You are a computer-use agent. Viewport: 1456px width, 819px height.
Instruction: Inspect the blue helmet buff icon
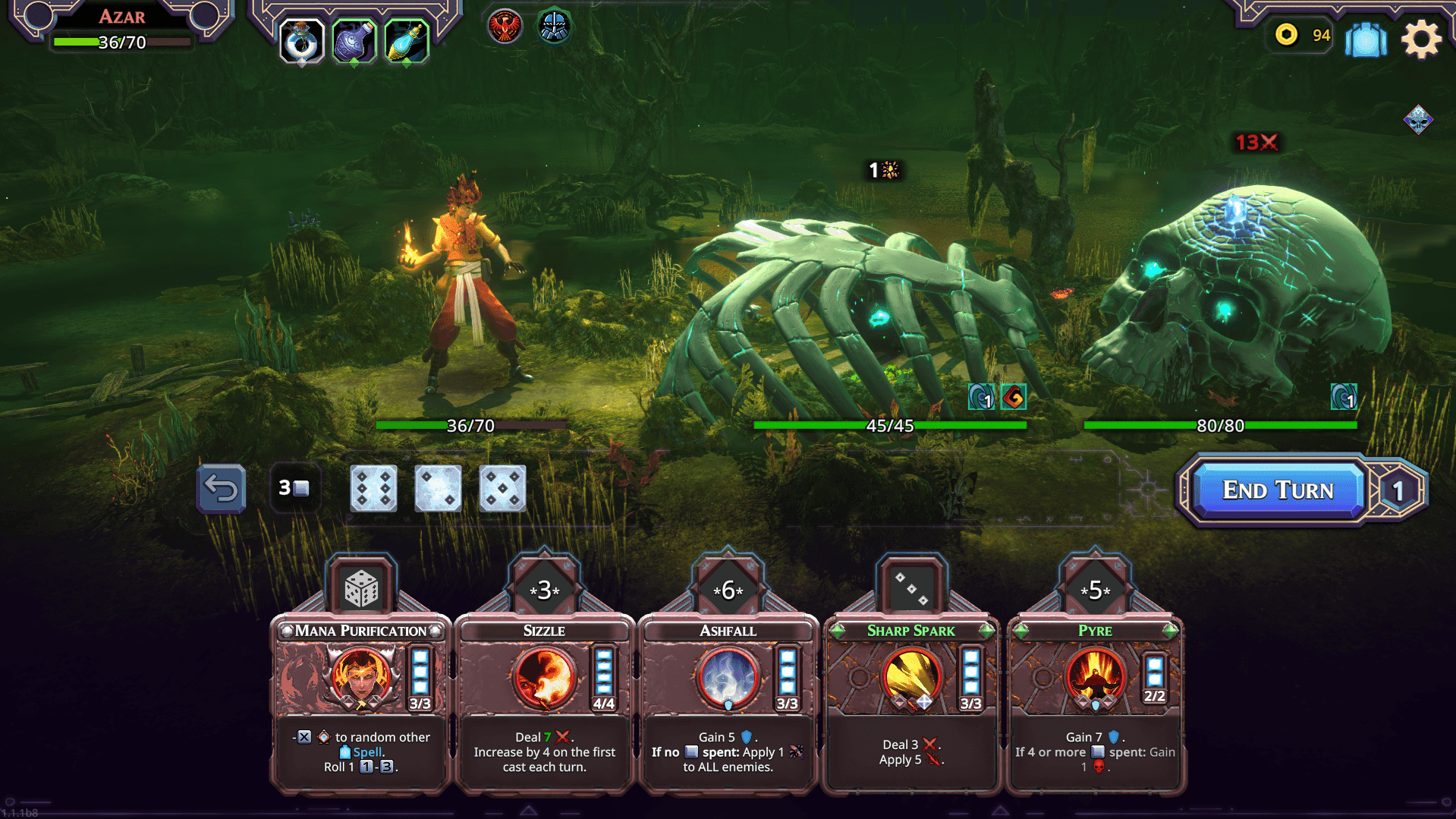[x=555, y=27]
